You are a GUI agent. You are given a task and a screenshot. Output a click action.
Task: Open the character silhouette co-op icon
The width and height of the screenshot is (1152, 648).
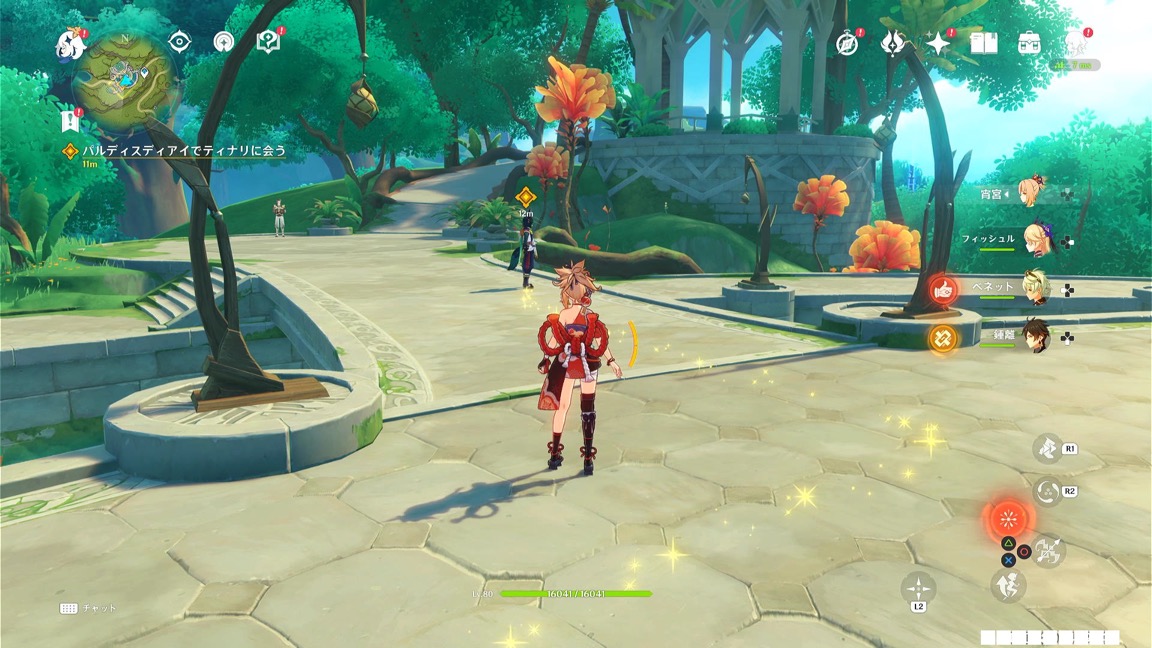[x=1075, y=42]
